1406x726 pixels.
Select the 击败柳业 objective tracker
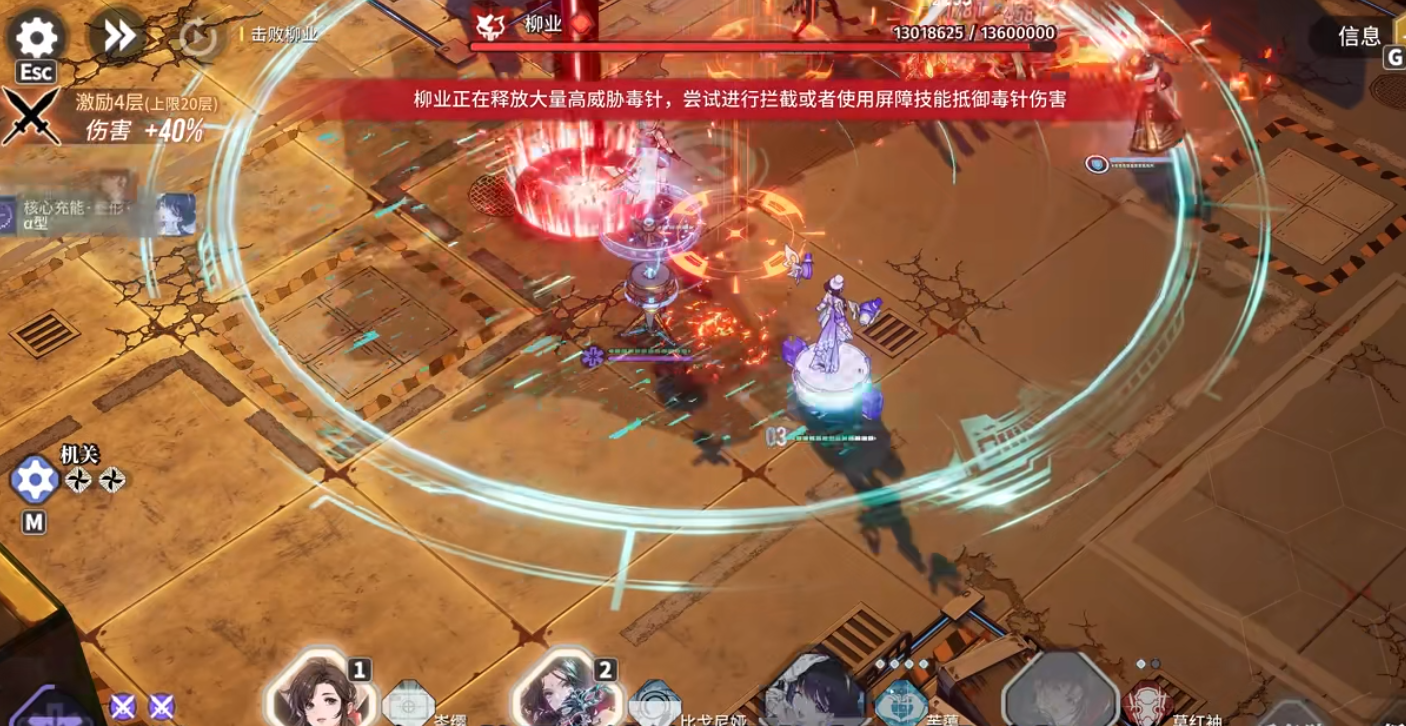pyautogui.click(x=284, y=34)
